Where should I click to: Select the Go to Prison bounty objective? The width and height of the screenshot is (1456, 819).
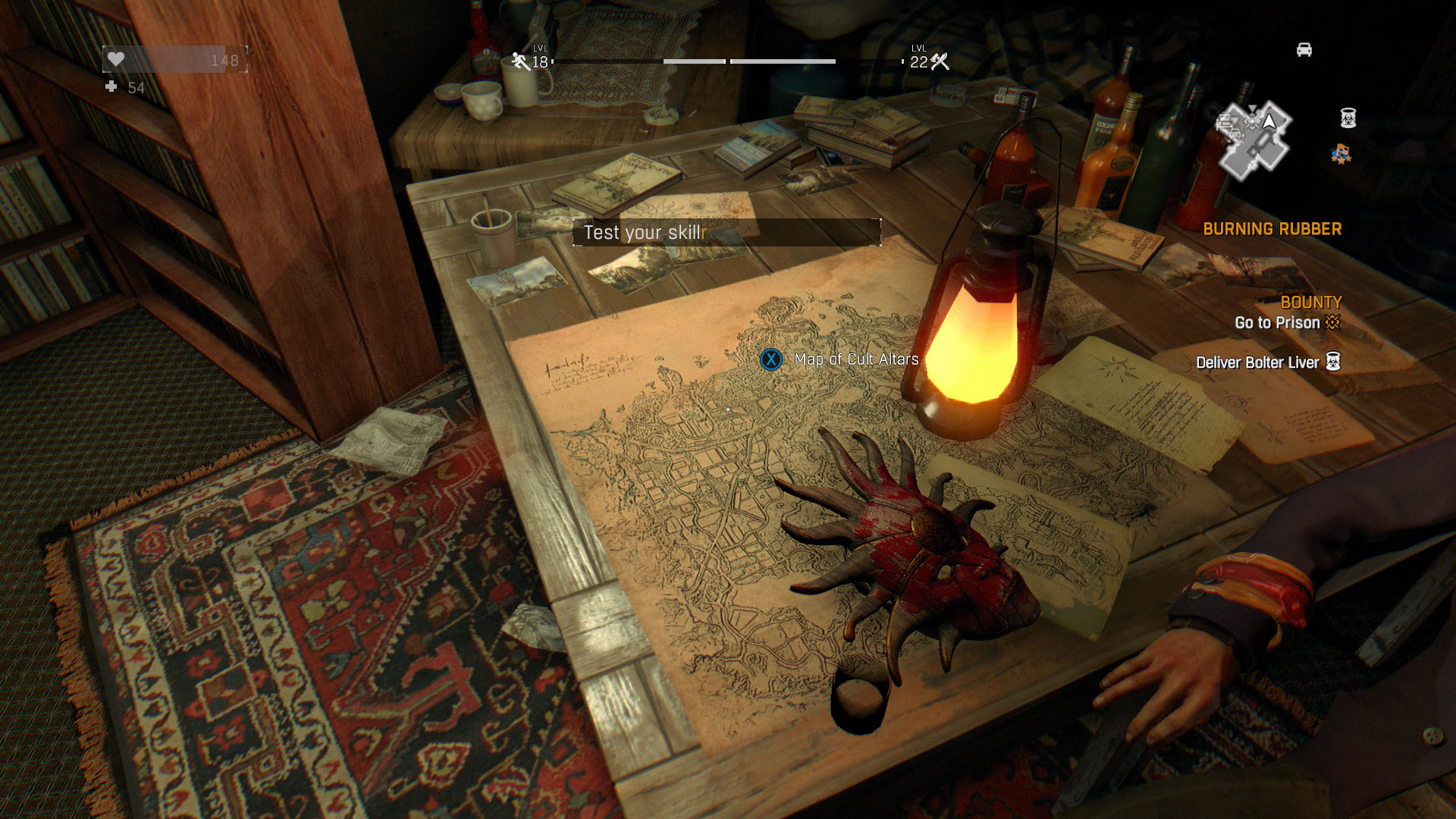(1277, 323)
